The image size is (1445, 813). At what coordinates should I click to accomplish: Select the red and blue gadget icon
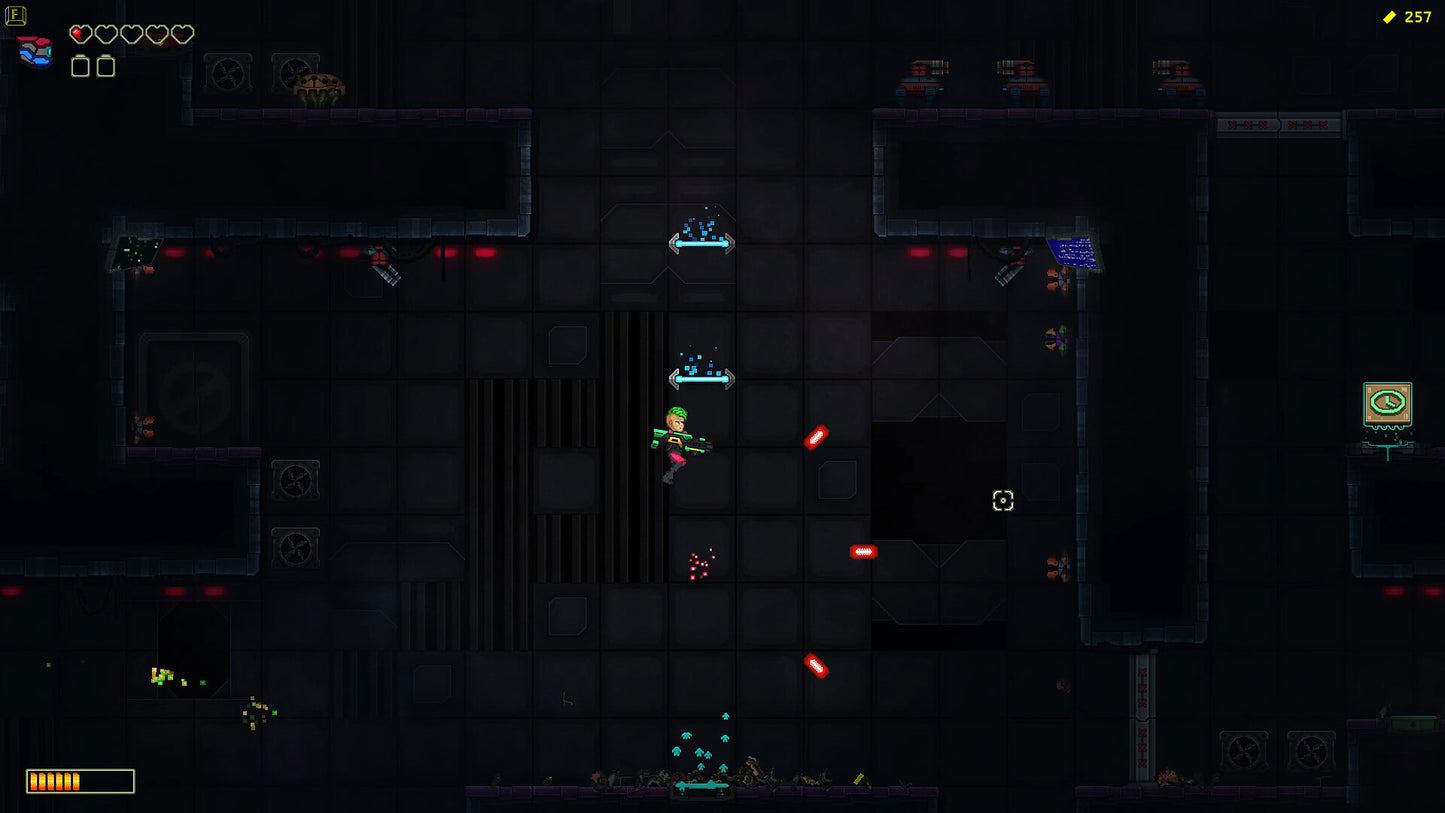tap(35, 51)
